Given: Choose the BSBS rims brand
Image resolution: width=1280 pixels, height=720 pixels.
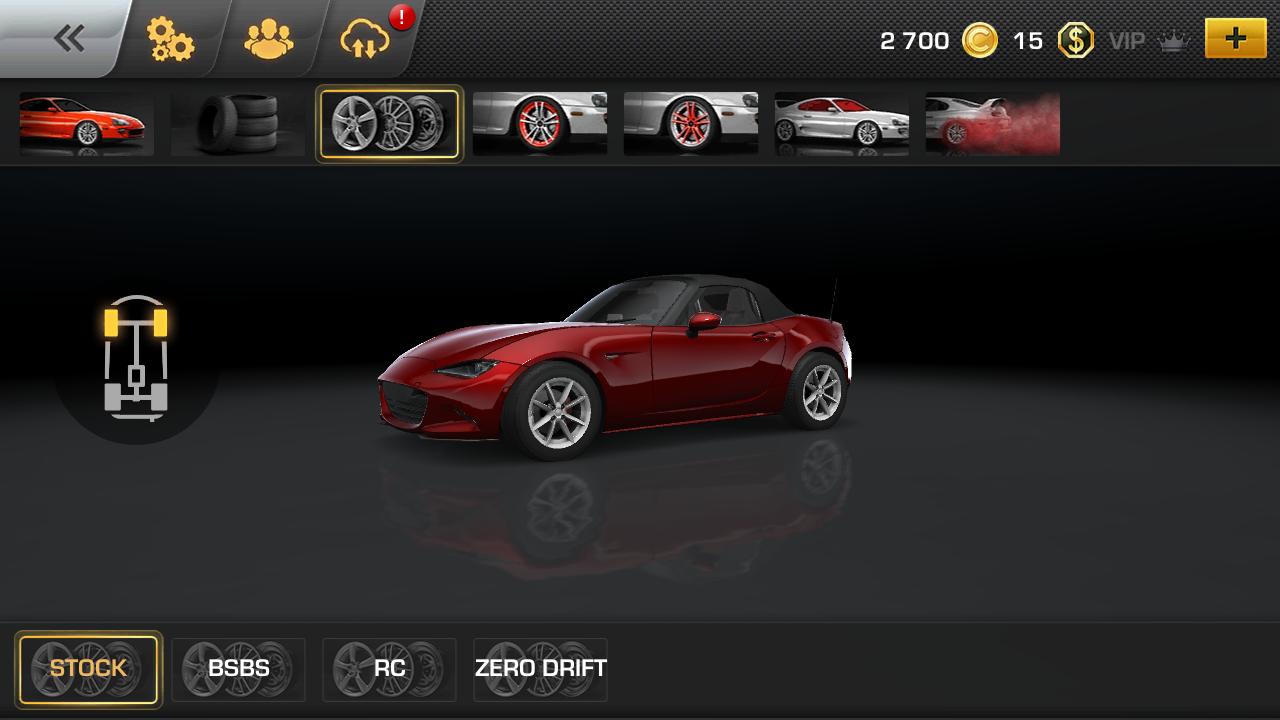Looking at the screenshot, I should pyautogui.click(x=239, y=669).
